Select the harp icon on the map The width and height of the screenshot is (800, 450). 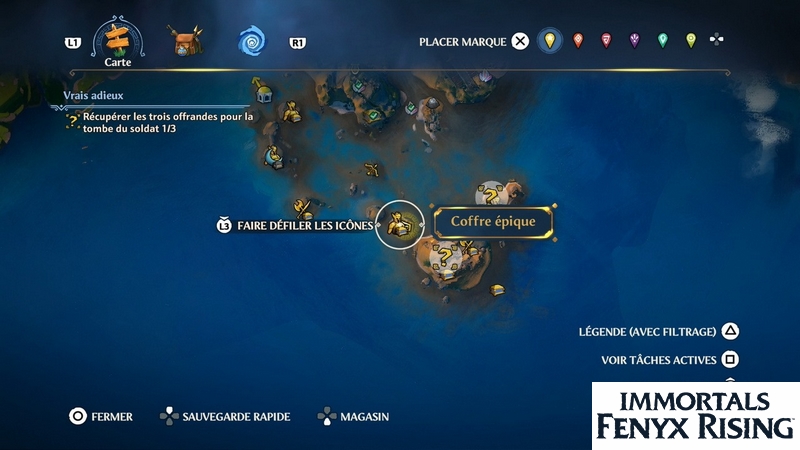[x=273, y=156]
